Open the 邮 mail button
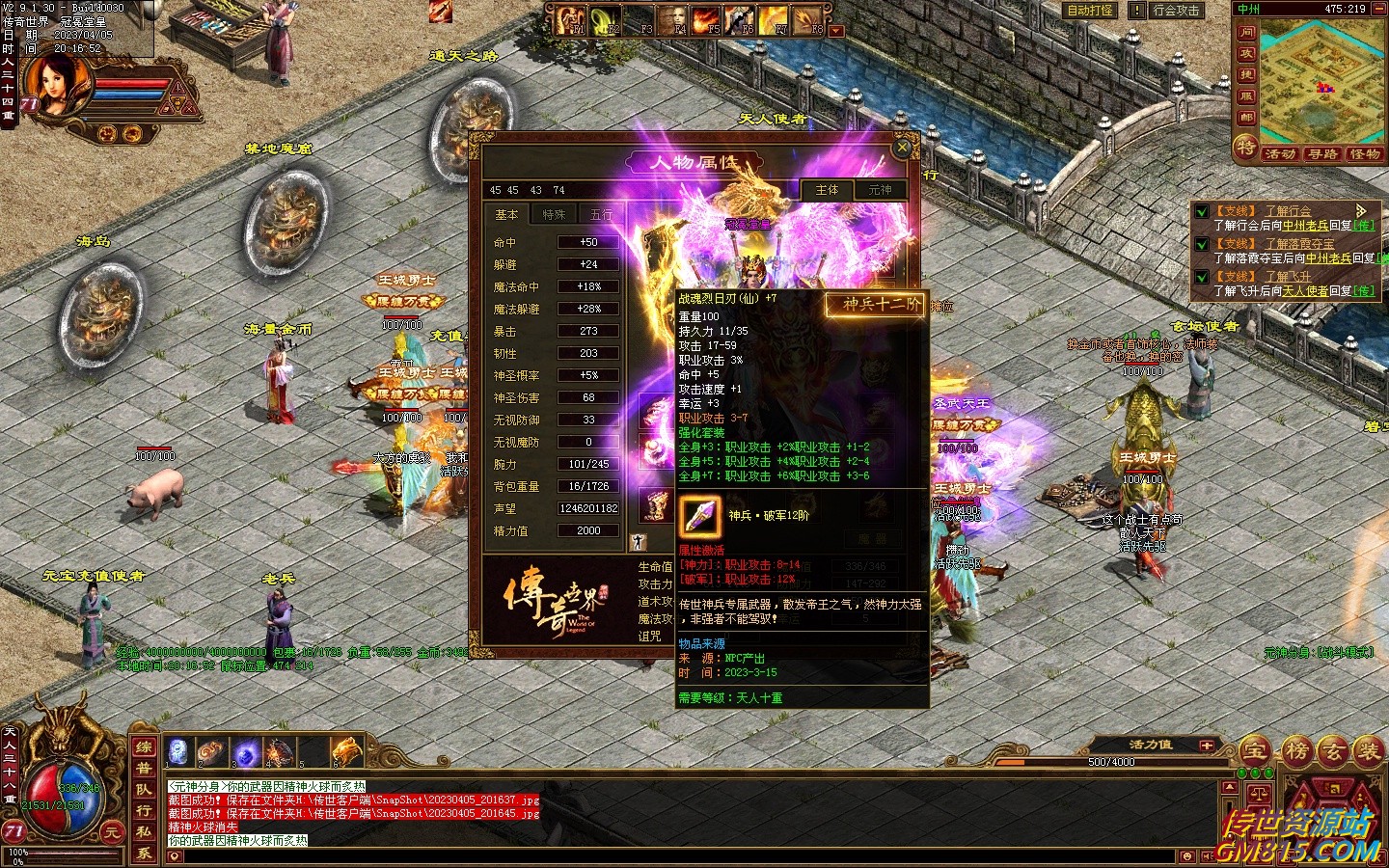This screenshot has width=1389, height=868. click(x=1246, y=118)
